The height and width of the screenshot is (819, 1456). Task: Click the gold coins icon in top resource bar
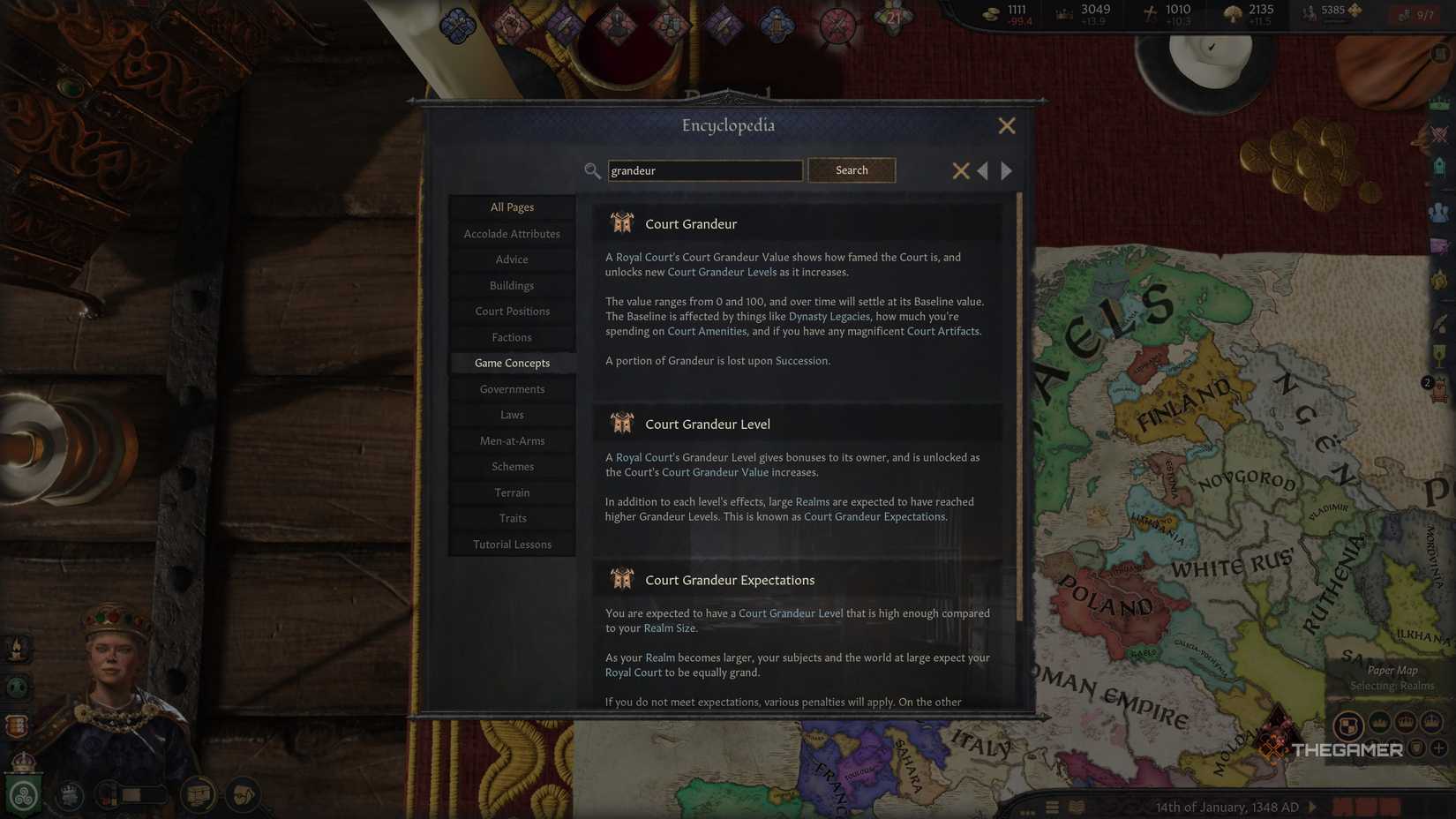pos(990,13)
